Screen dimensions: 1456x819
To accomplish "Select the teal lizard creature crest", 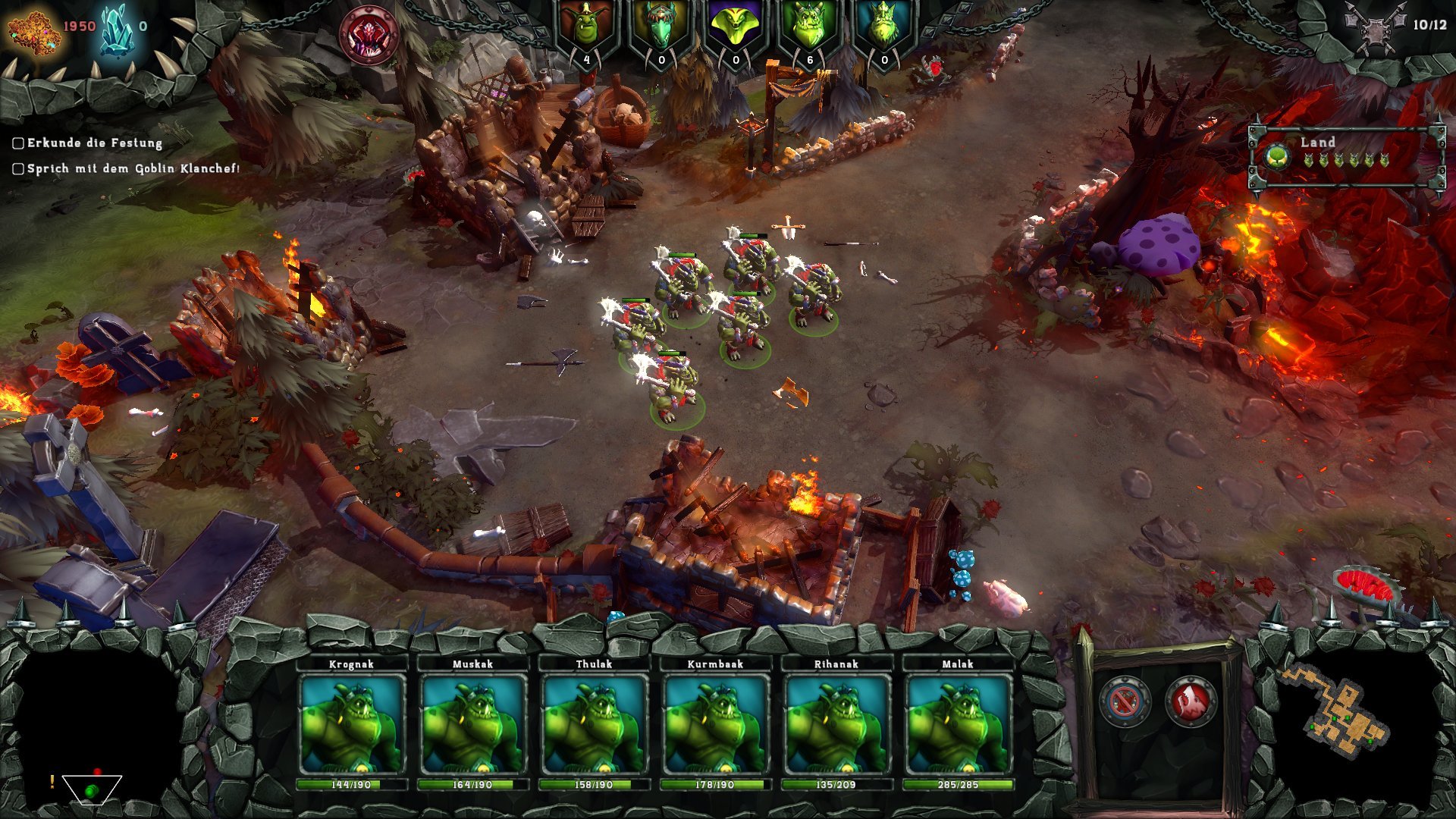I will coord(661,30).
